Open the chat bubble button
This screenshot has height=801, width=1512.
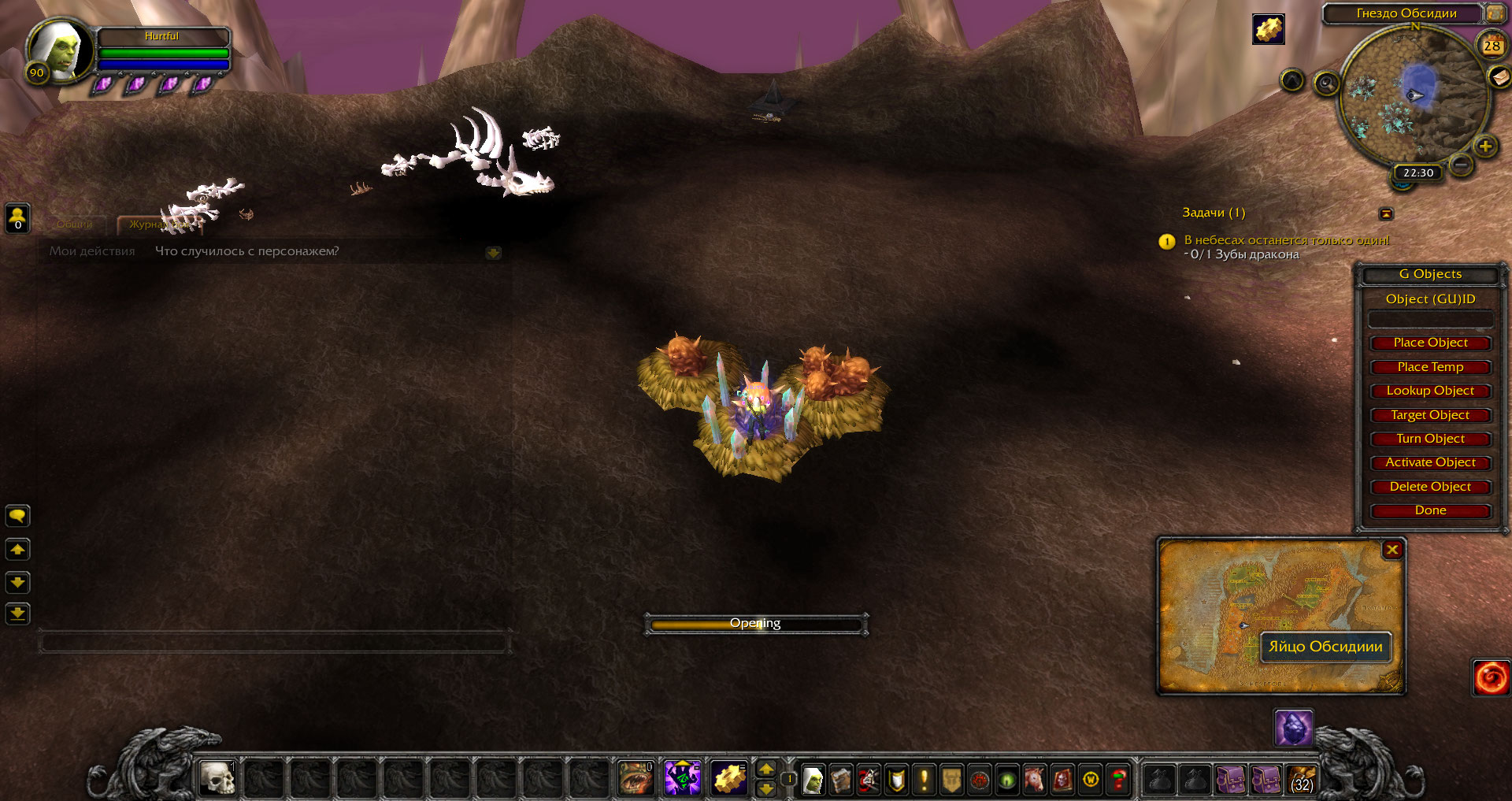(17, 516)
